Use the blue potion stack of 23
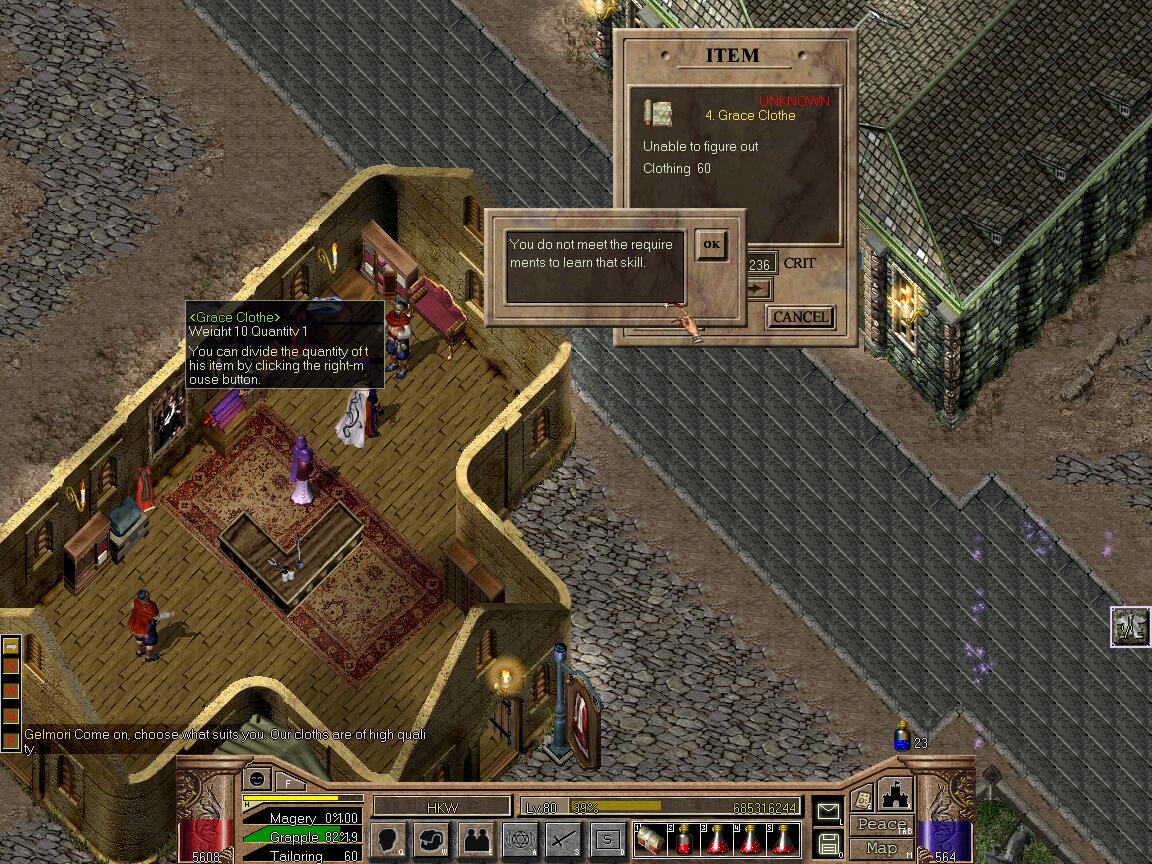Screen dimensions: 1152x864 coord(902,738)
